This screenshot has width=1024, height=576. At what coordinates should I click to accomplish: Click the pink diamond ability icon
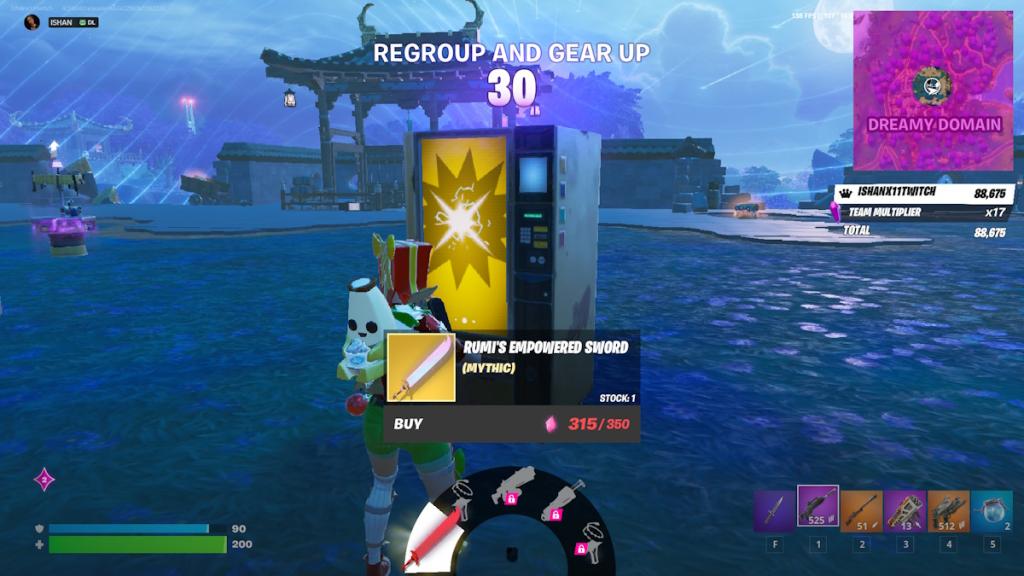[44, 480]
